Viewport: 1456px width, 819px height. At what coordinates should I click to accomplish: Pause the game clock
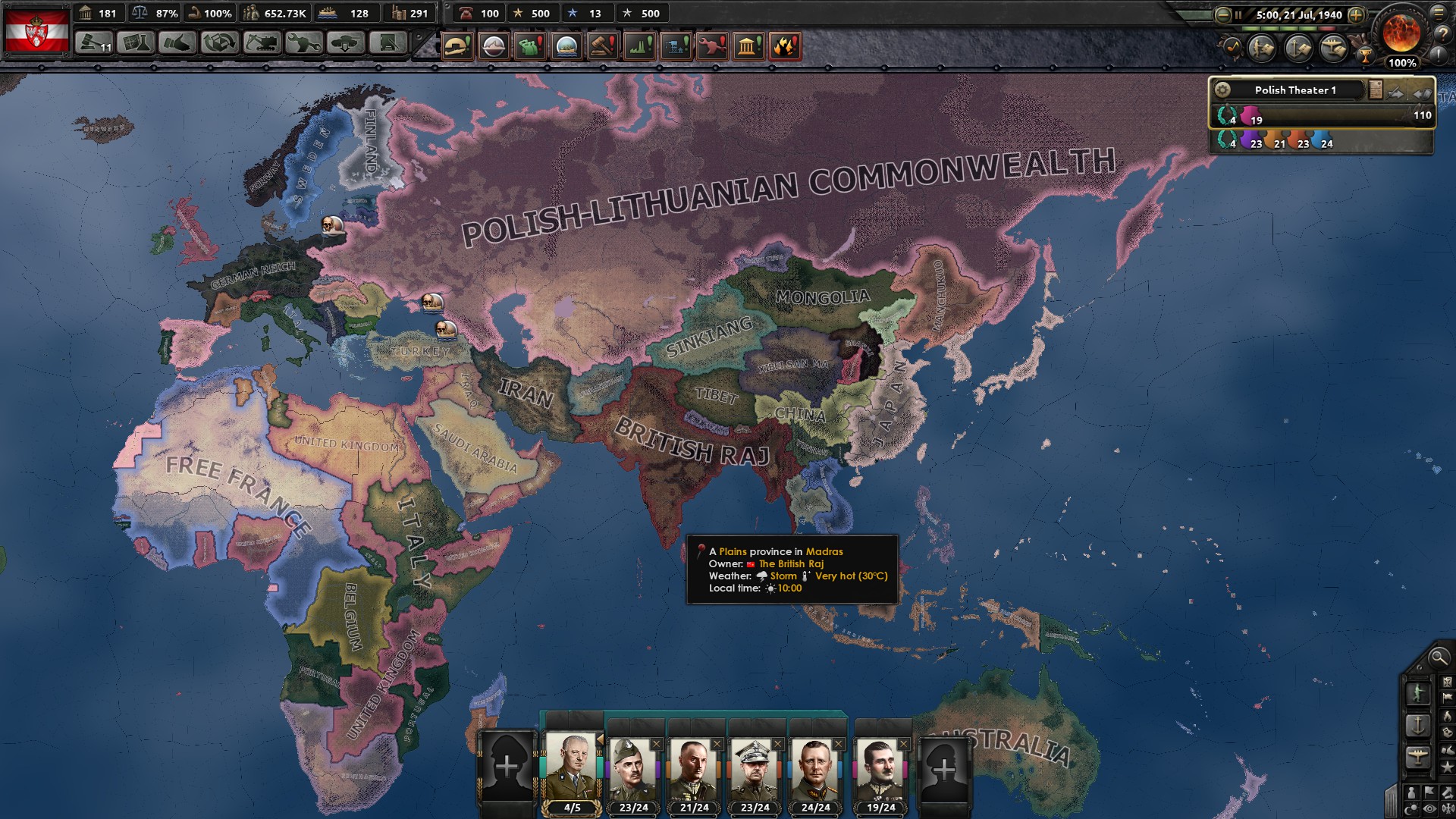[1239, 14]
